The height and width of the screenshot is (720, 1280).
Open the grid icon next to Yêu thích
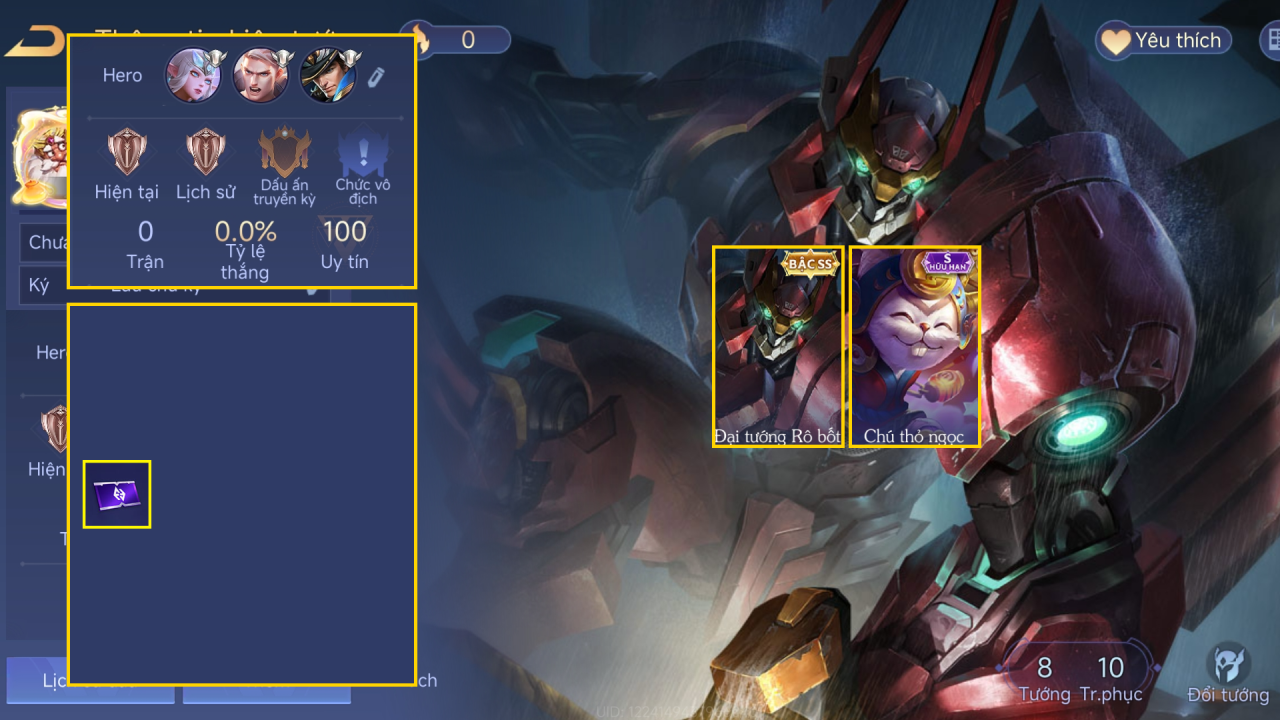[1271, 41]
